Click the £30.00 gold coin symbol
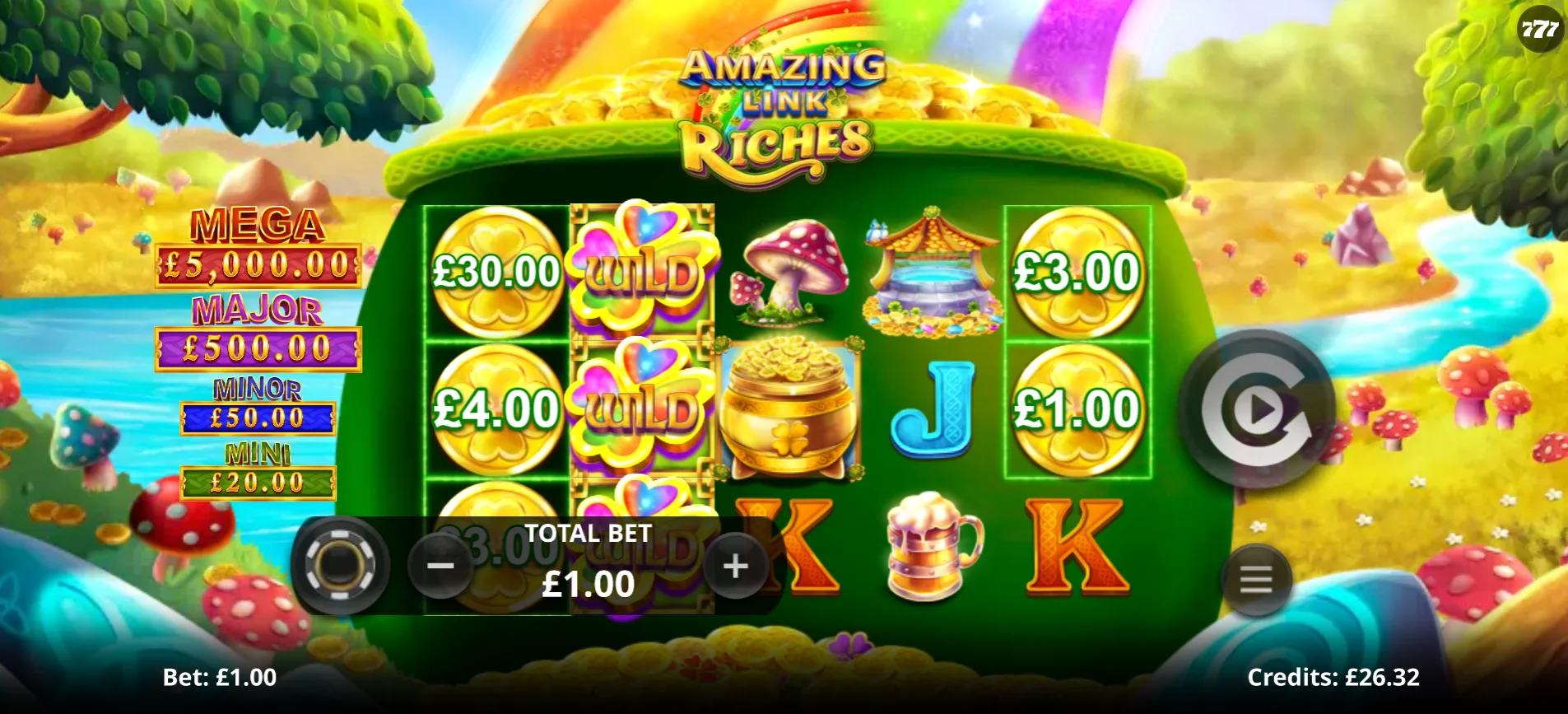Image resolution: width=1568 pixels, height=714 pixels. pos(496,272)
